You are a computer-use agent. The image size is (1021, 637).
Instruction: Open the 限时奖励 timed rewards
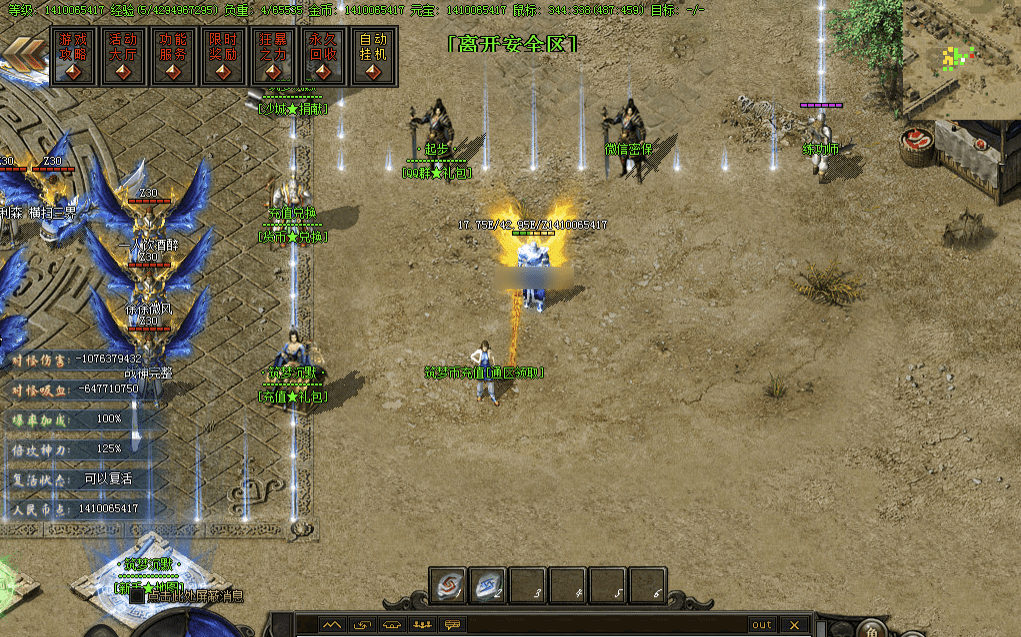223,55
